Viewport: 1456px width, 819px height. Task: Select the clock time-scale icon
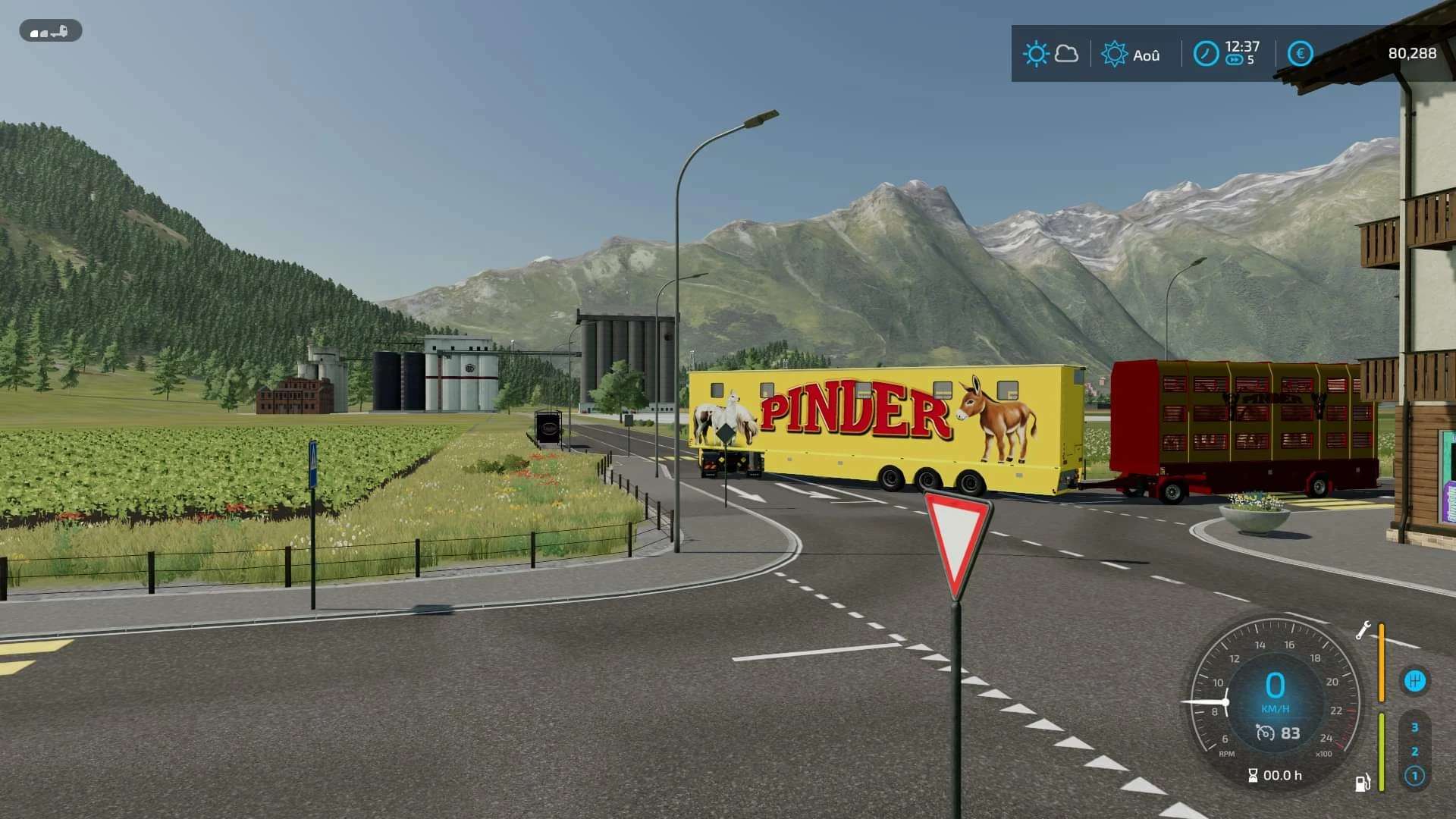pyautogui.click(x=1206, y=54)
